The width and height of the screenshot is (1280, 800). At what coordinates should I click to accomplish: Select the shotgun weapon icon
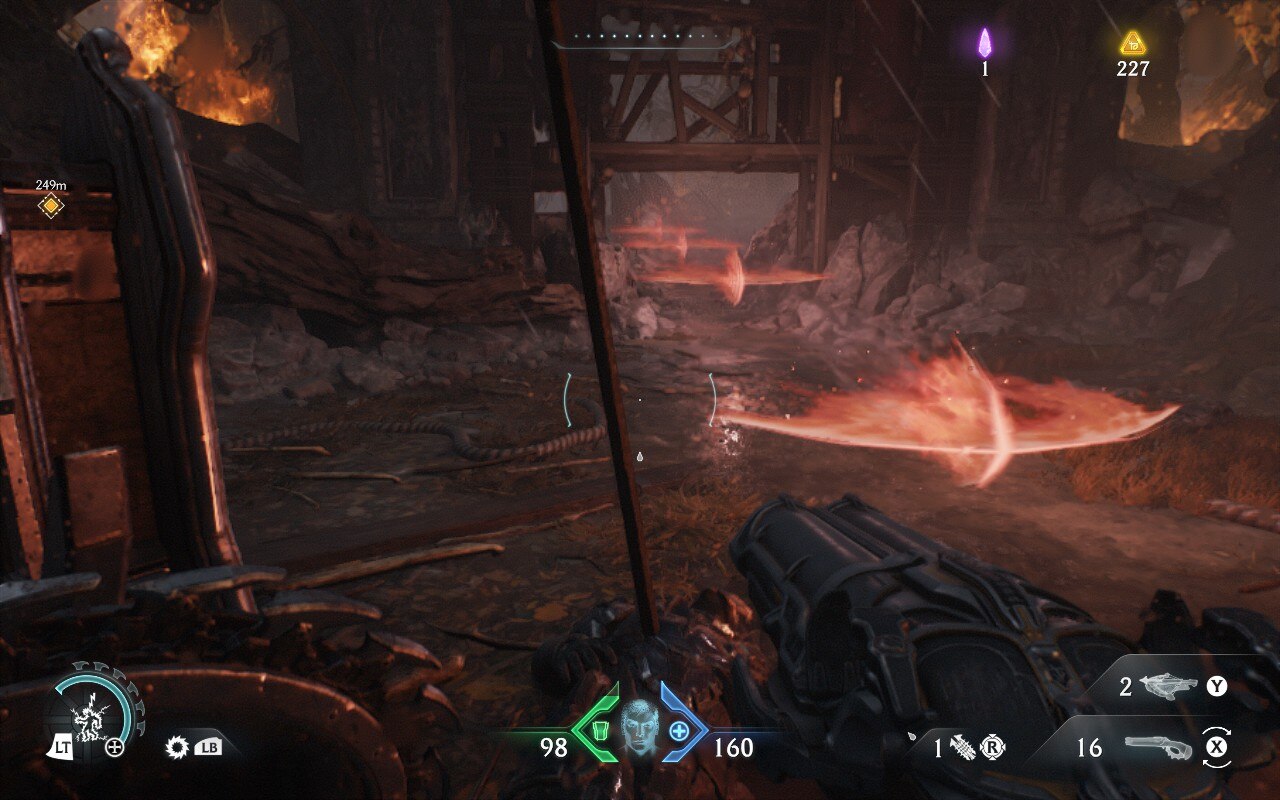click(1160, 747)
